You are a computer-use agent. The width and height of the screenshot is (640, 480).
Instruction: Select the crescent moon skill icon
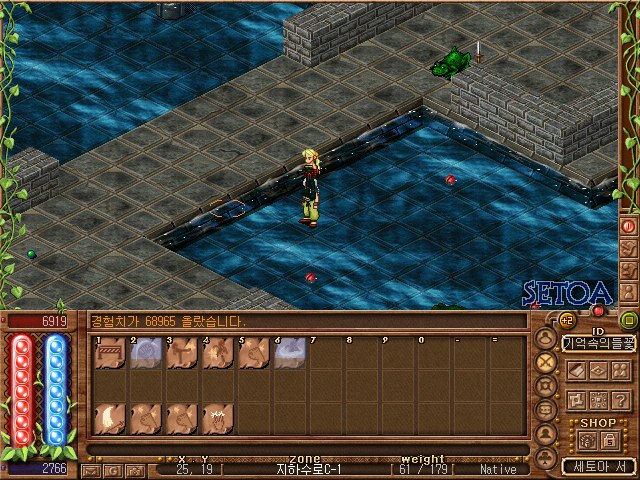[110, 418]
